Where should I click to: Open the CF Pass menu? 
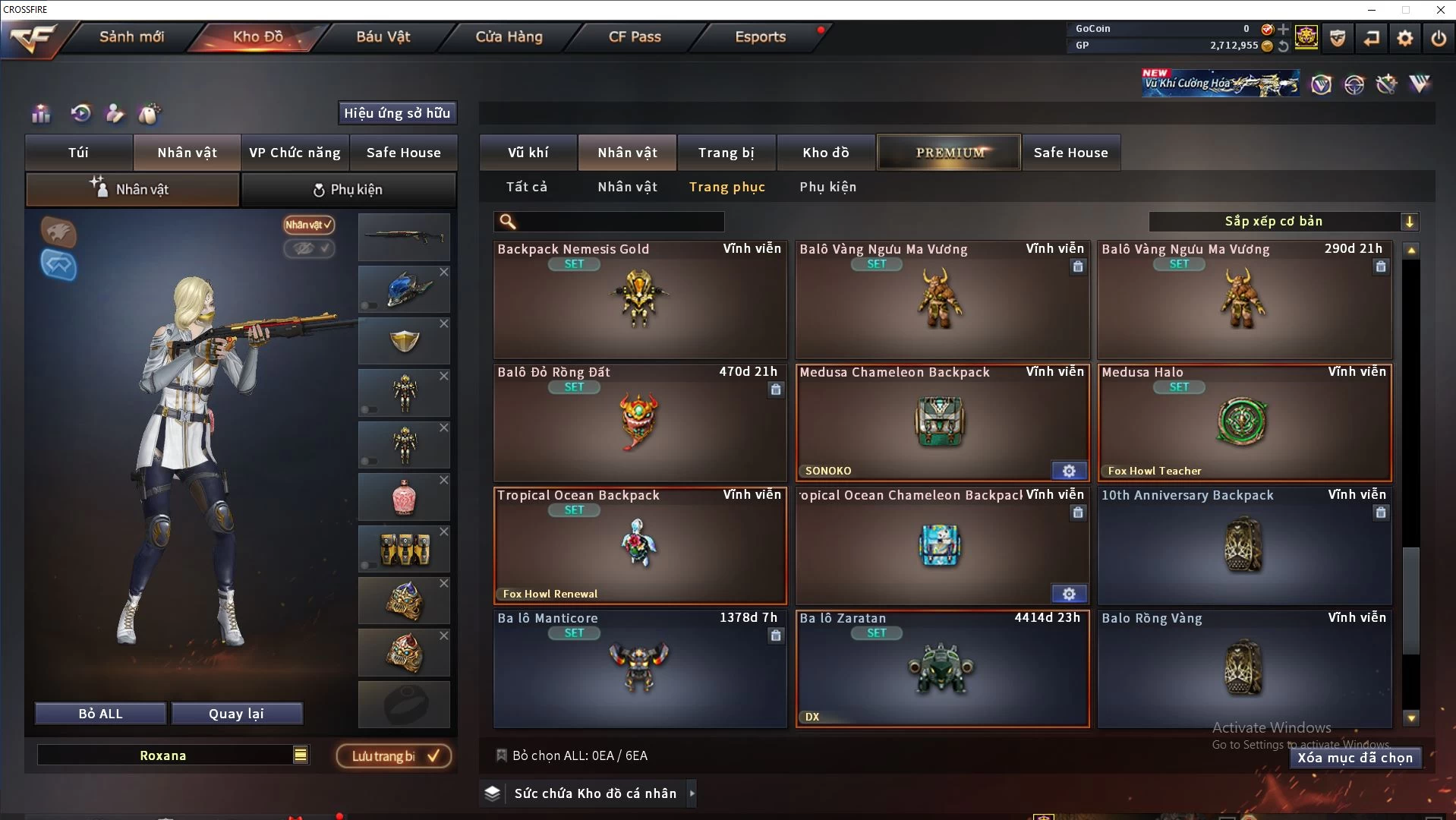point(635,36)
